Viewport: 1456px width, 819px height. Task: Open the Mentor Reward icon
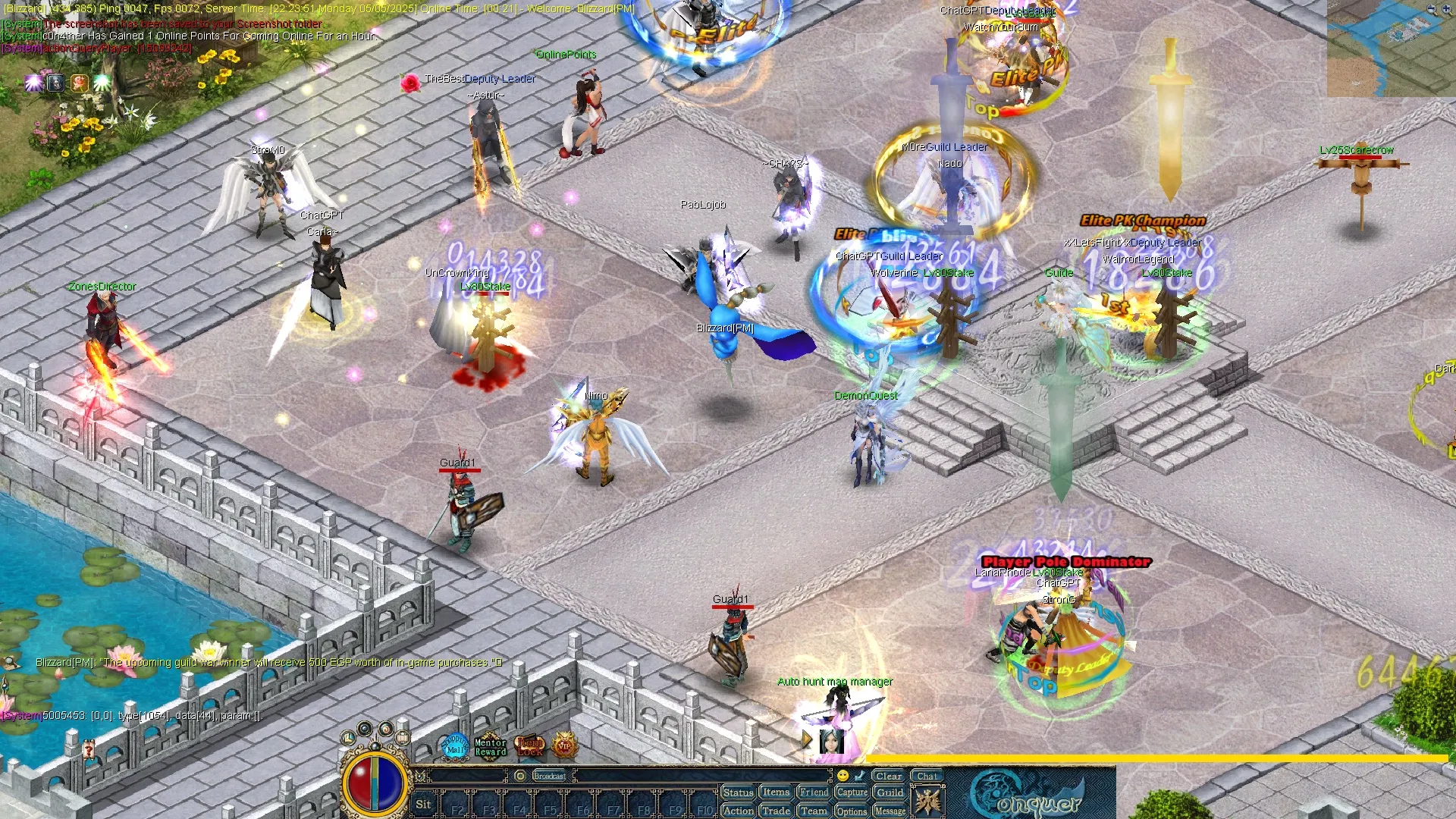pyautogui.click(x=490, y=747)
